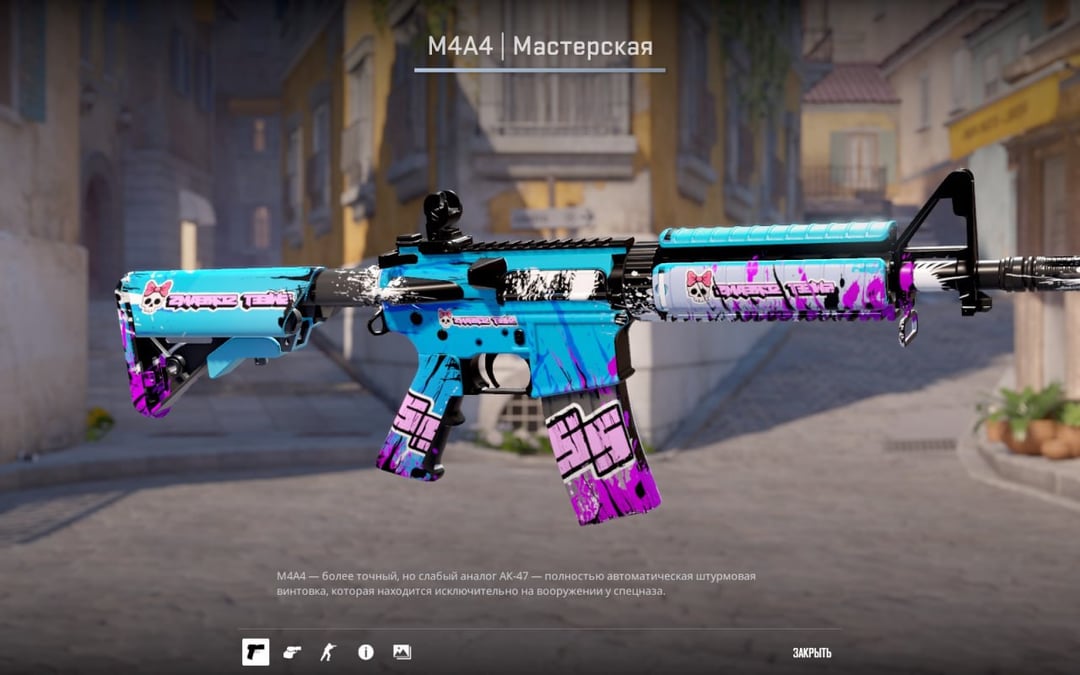Click the picture icon to change the background
The image size is (1080, 675).
coord(402,652)
